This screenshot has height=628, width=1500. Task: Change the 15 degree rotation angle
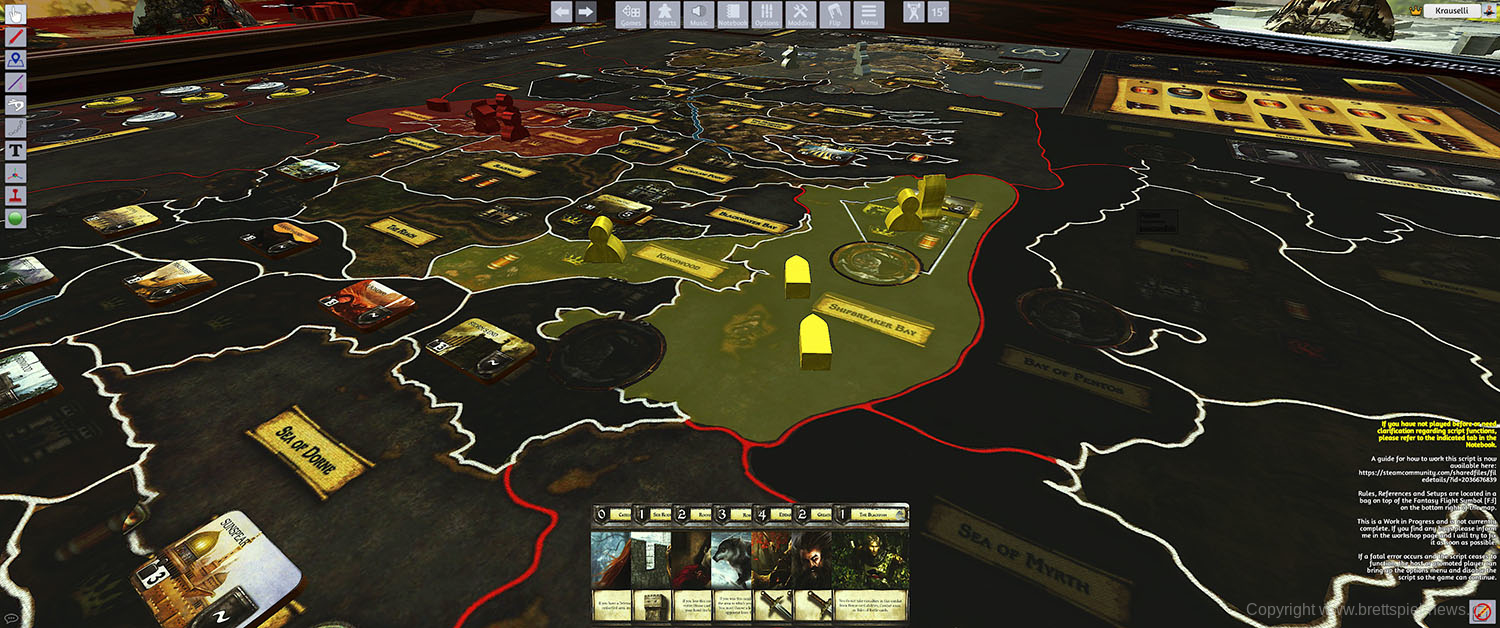pyautogui.click(x=937, y=12)
